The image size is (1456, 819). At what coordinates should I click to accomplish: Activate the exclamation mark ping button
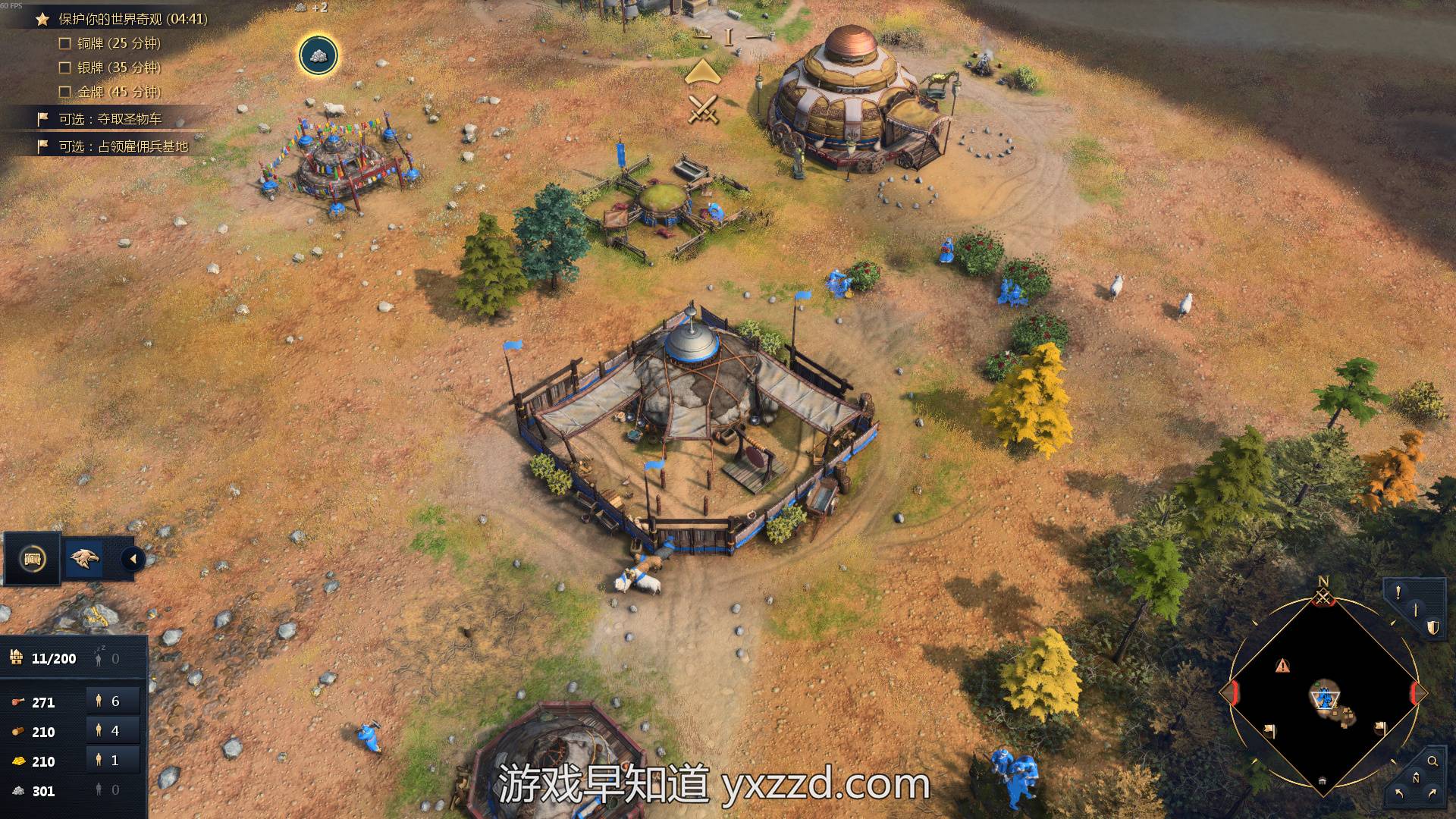point(1398,592)
